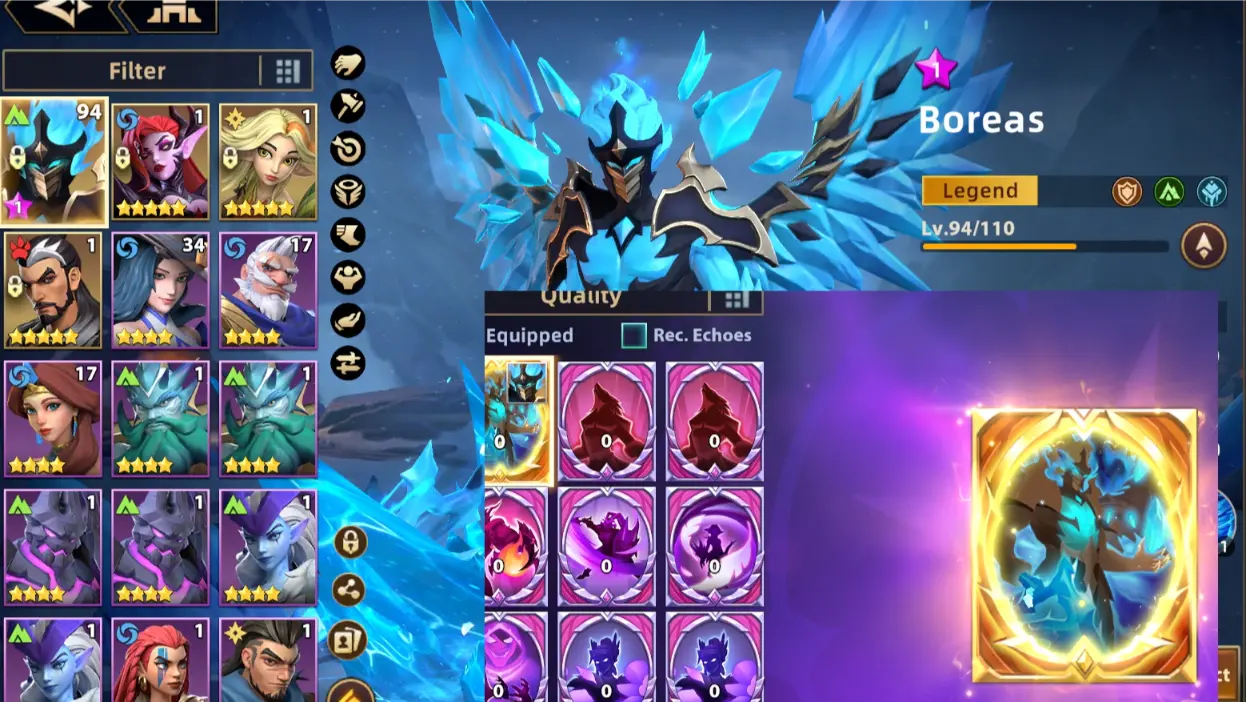Image resolution: width=1246 pixels, height=702 pixels.
Task: Pick the level 34 blue-haired woman hero
Action: coord(161,290)
